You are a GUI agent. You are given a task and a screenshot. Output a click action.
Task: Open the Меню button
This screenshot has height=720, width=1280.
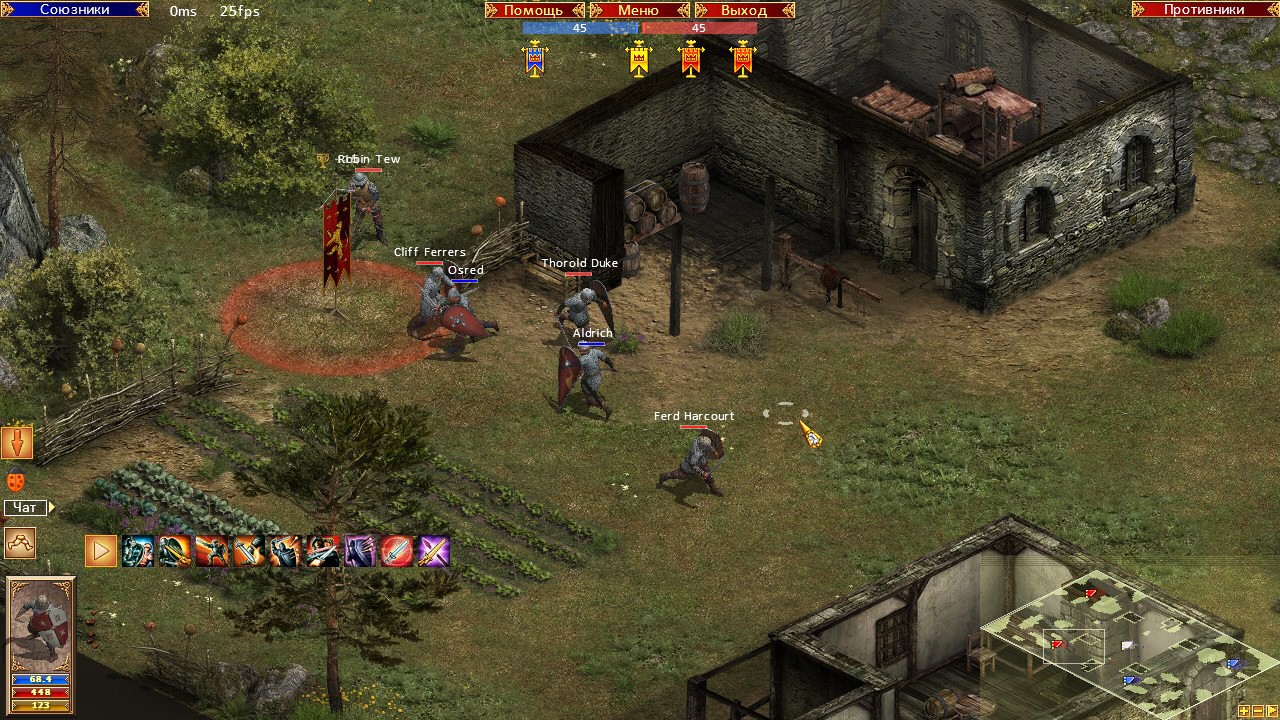(638, 10)
